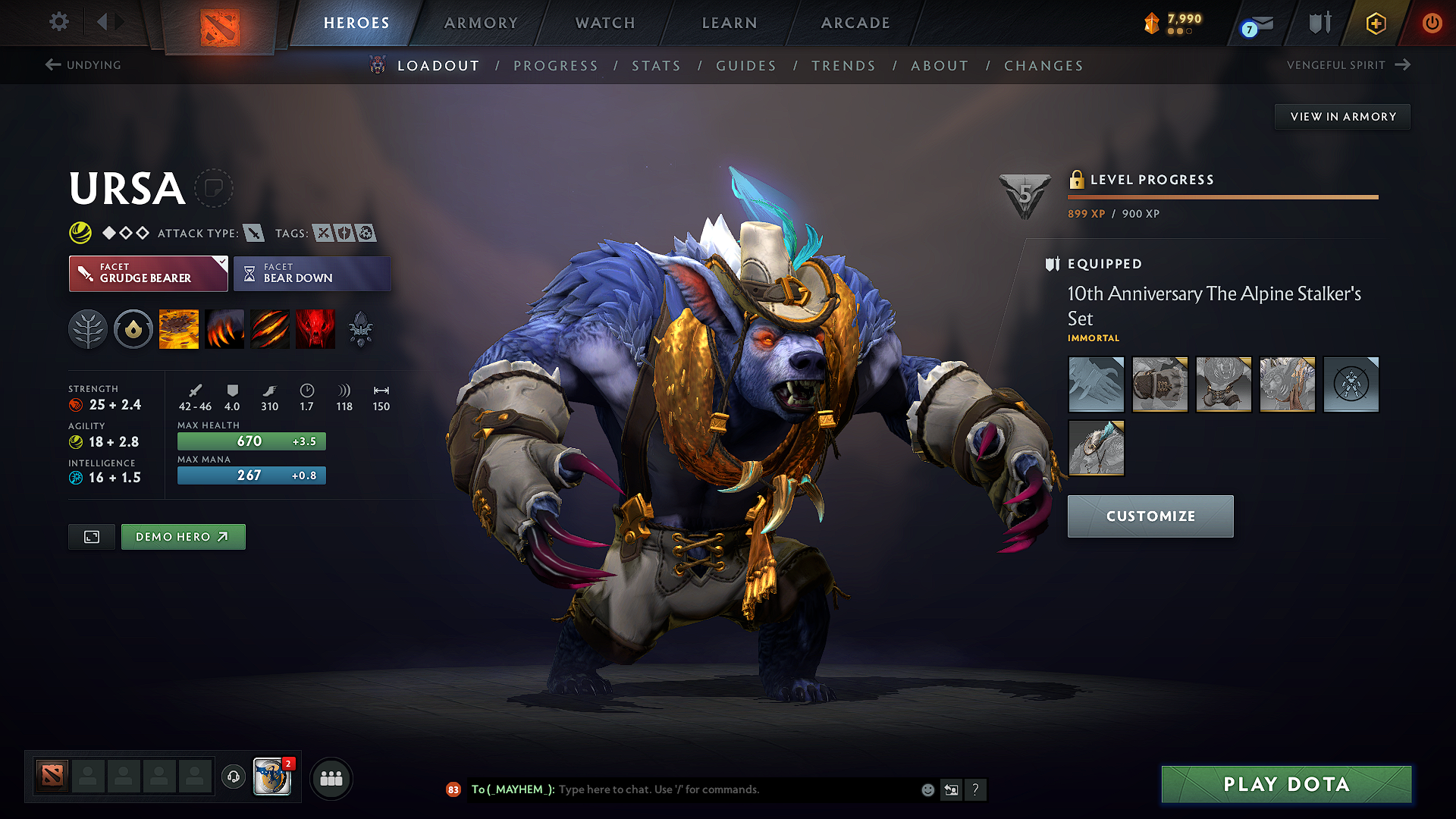The height and width of the screenshot is (819, 1456).
Task: Open Ursa's talent tree icon
Action: point(88,328)
